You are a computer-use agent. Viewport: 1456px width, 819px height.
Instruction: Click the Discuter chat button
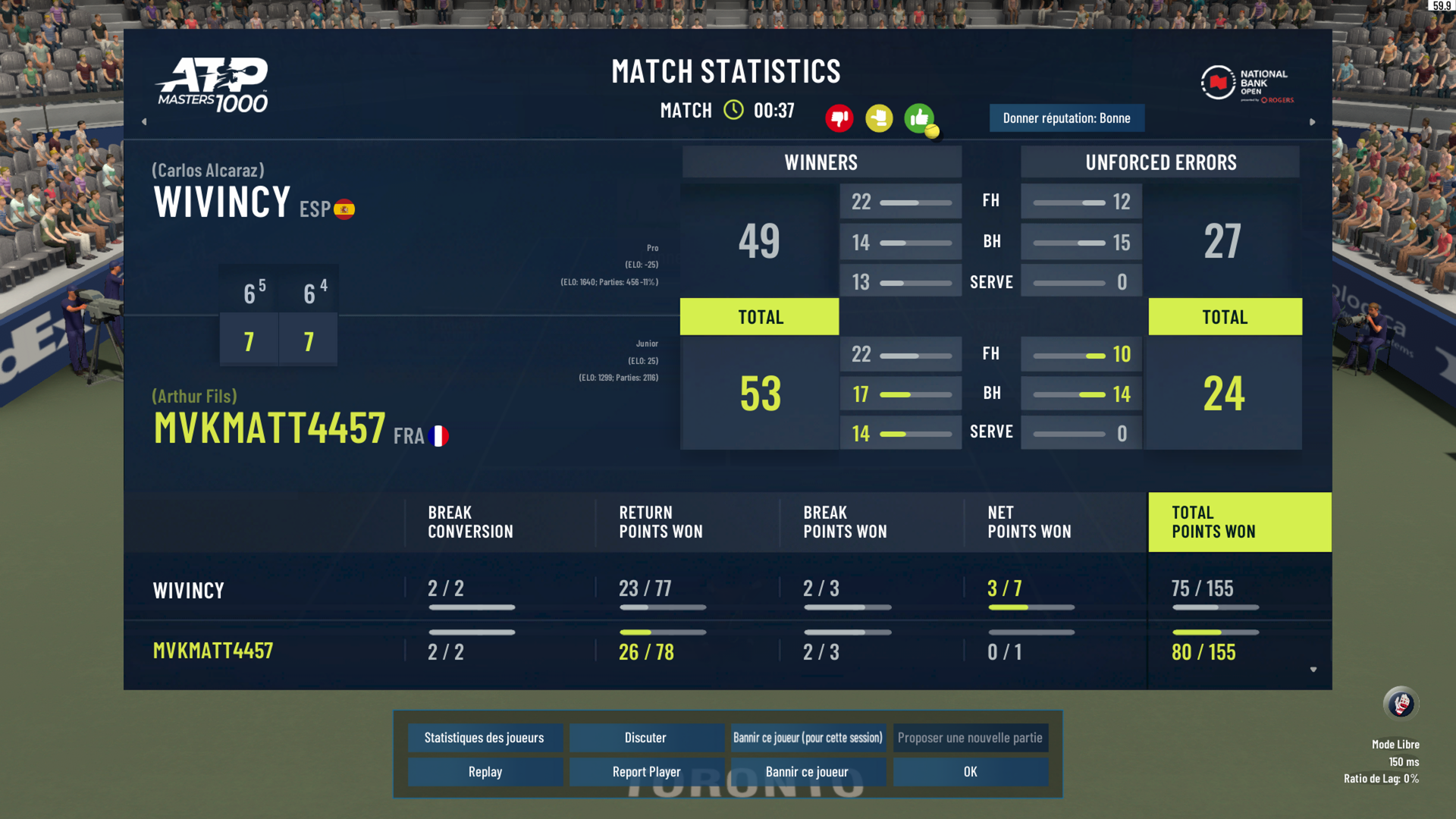pyautogui.click(x=645, y=738)
